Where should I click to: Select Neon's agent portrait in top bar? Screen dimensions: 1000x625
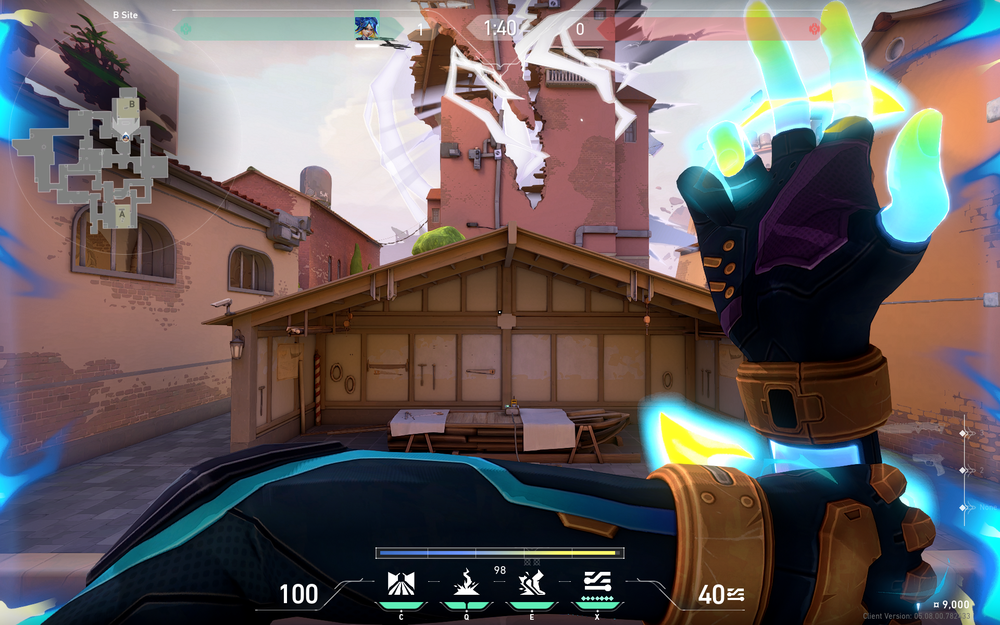pos(366,28)
